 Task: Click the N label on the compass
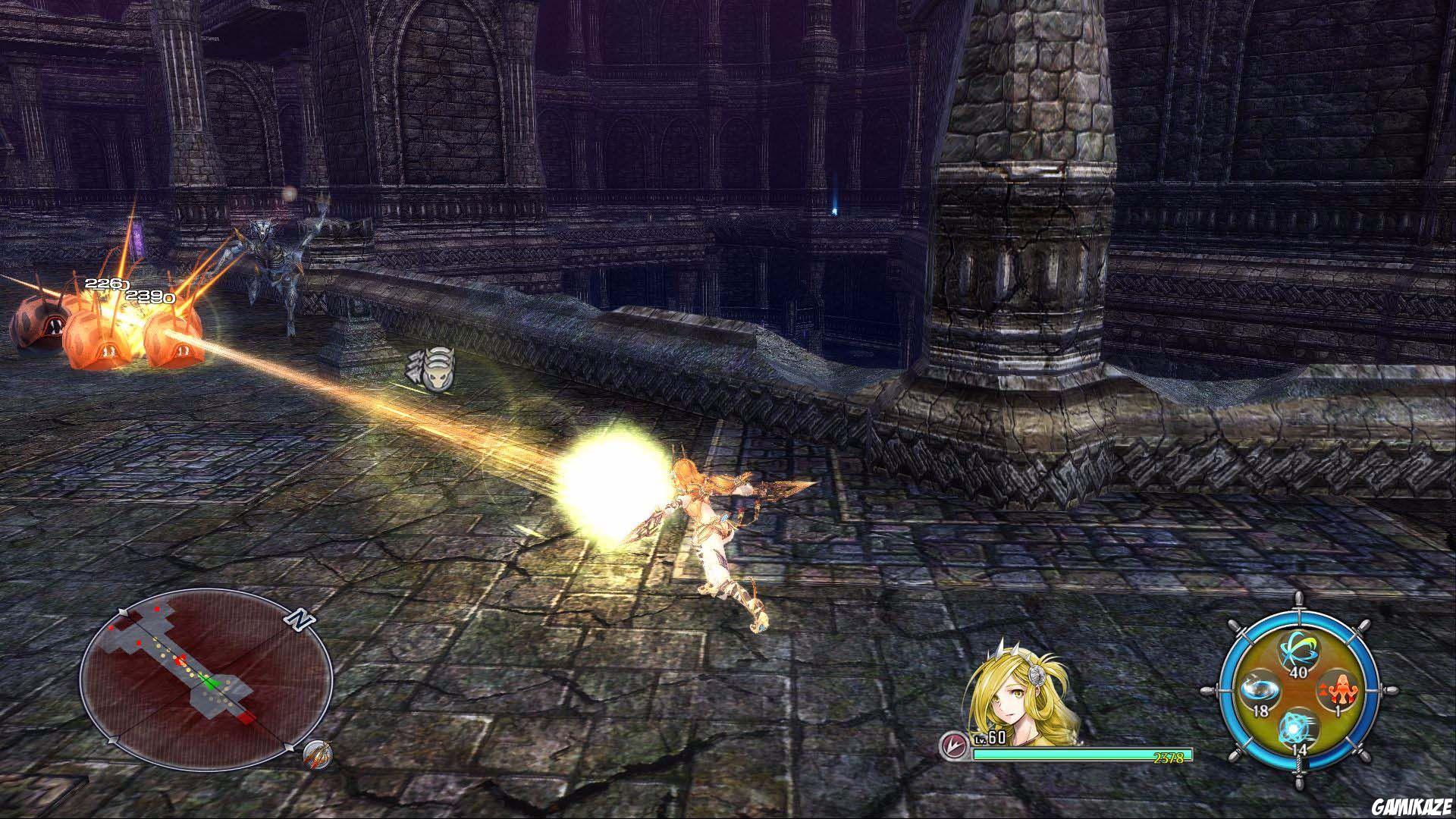(300, 619)
